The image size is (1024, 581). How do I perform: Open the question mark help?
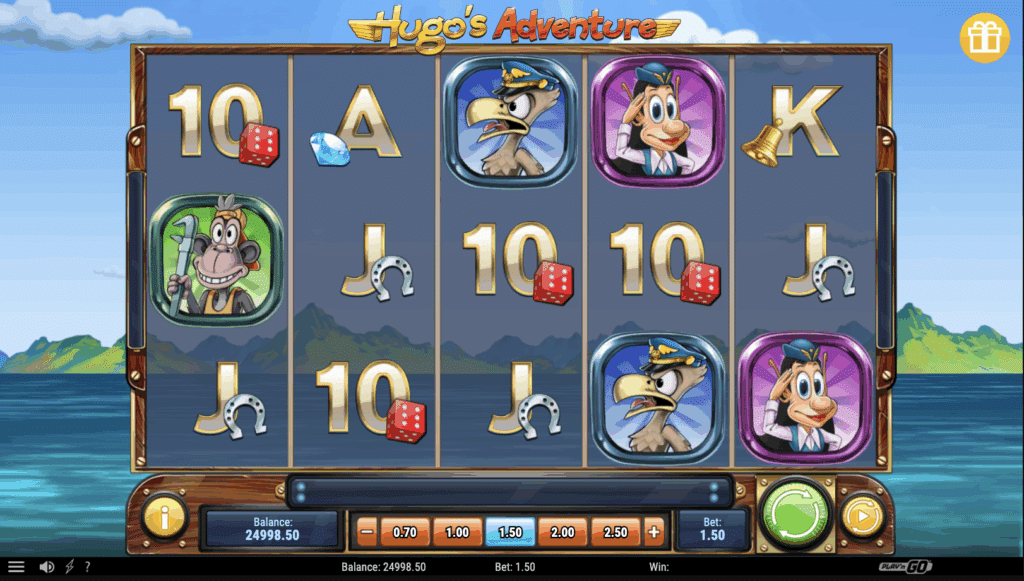point(87,567)
